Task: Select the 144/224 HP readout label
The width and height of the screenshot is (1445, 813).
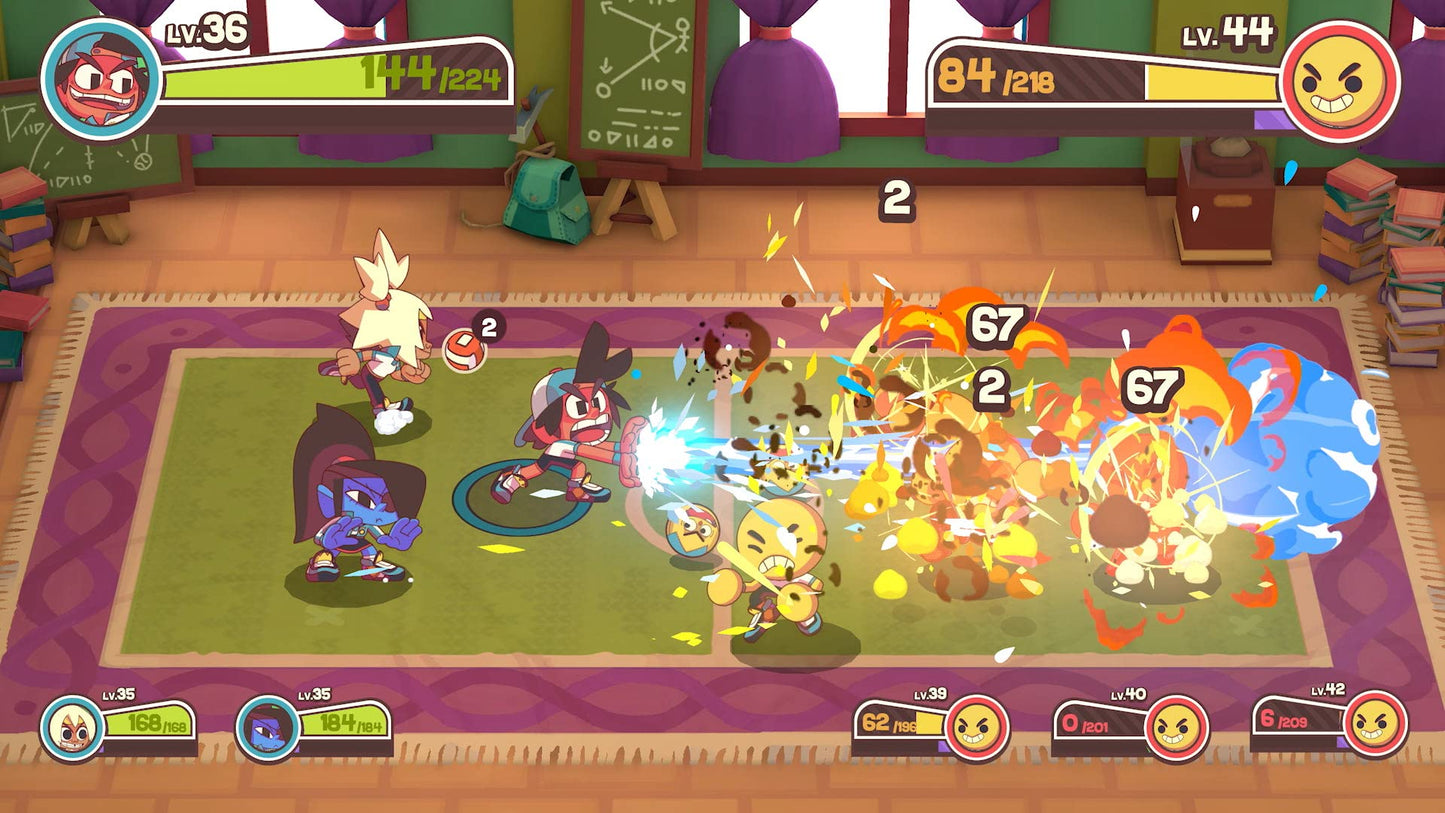Action: pyautogui.click(x=428, y=71)
